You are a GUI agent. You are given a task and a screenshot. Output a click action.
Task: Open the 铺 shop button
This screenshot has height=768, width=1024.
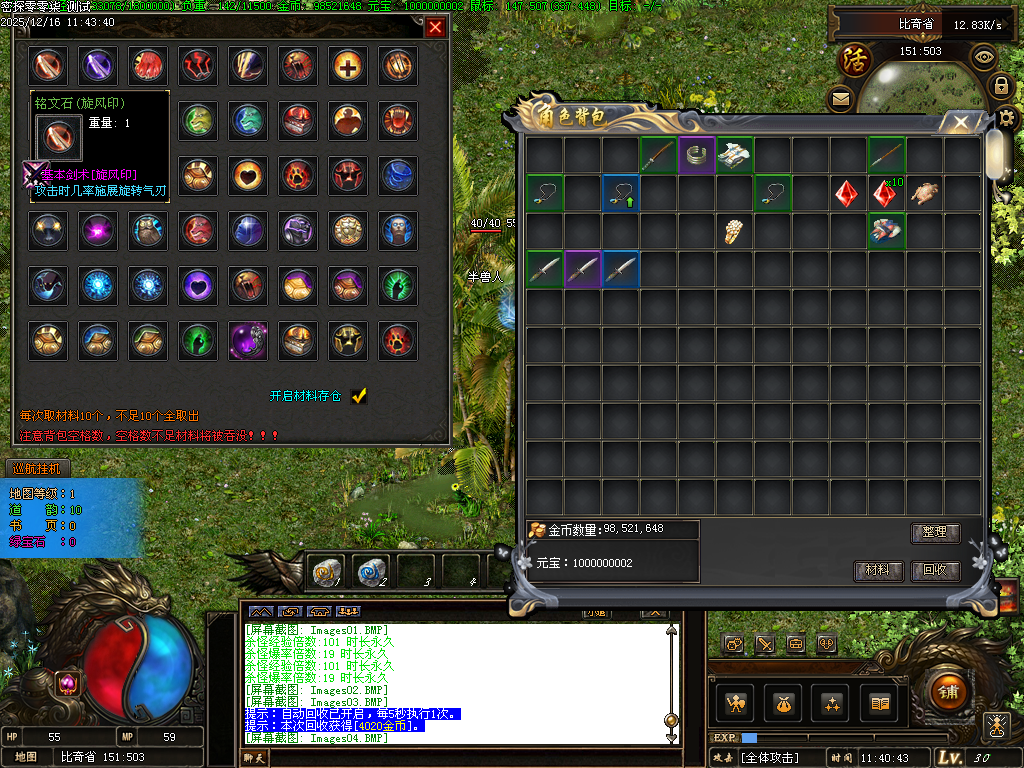[x=947, y=691]
